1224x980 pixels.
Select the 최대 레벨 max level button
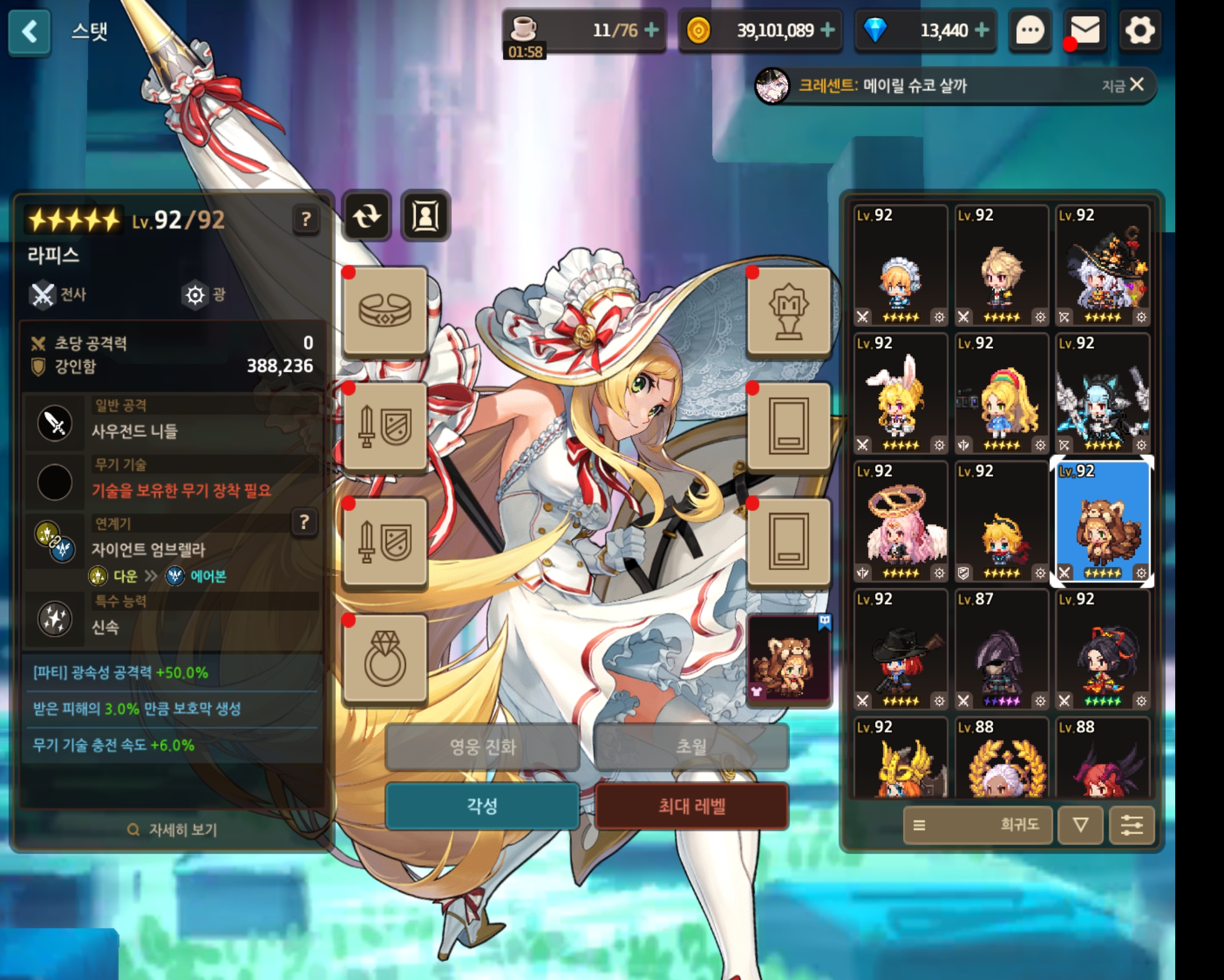(691, 806)
